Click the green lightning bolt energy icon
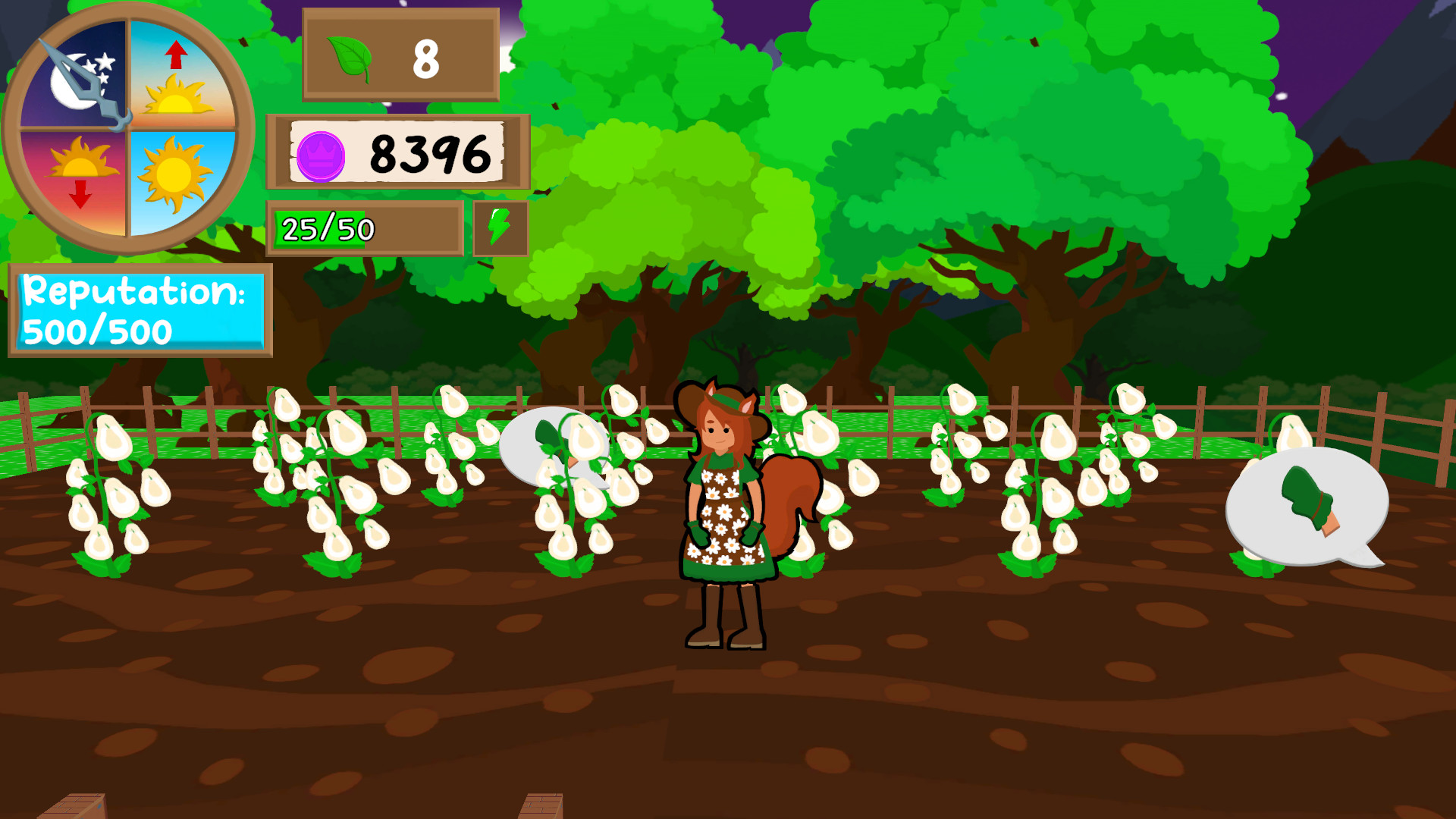Screen dimensions: 1456x819 coord(498,228)
